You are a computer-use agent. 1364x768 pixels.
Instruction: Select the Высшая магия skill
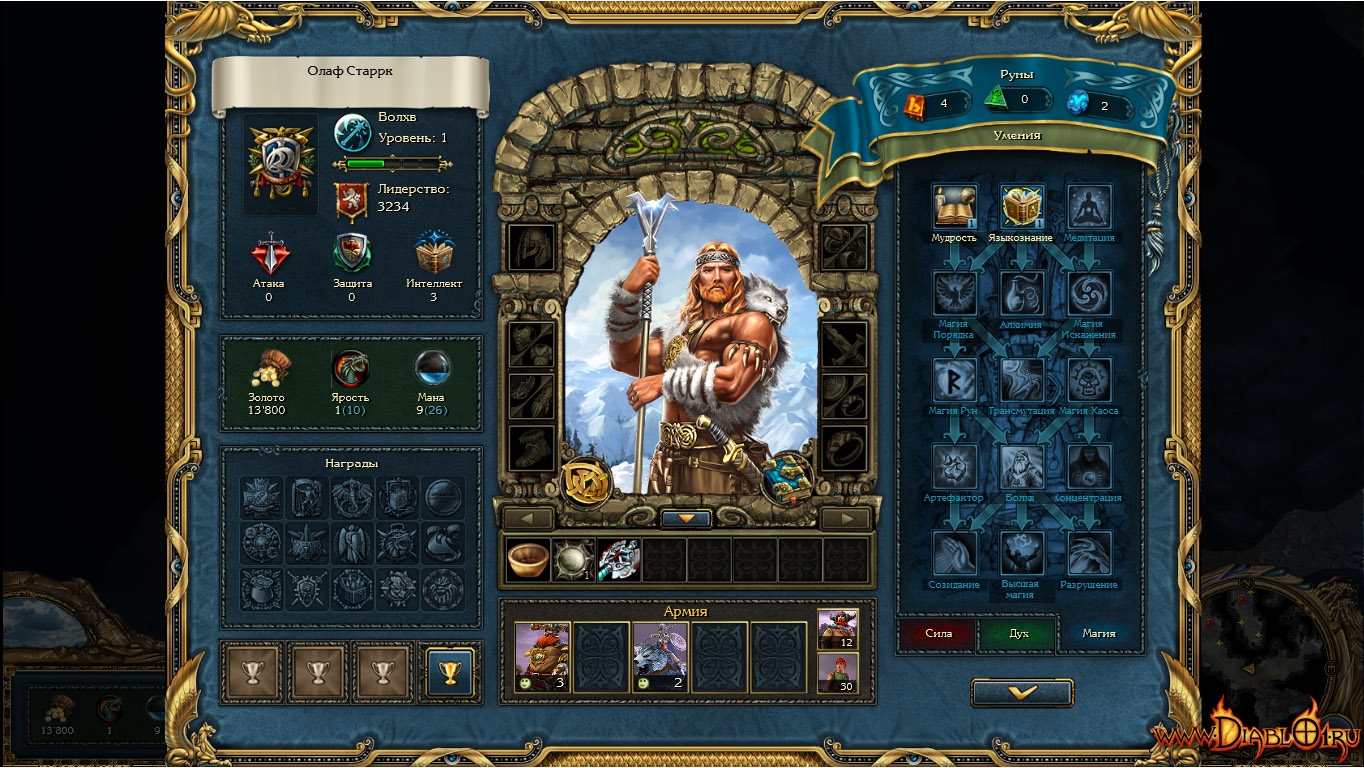[1022, 553]
